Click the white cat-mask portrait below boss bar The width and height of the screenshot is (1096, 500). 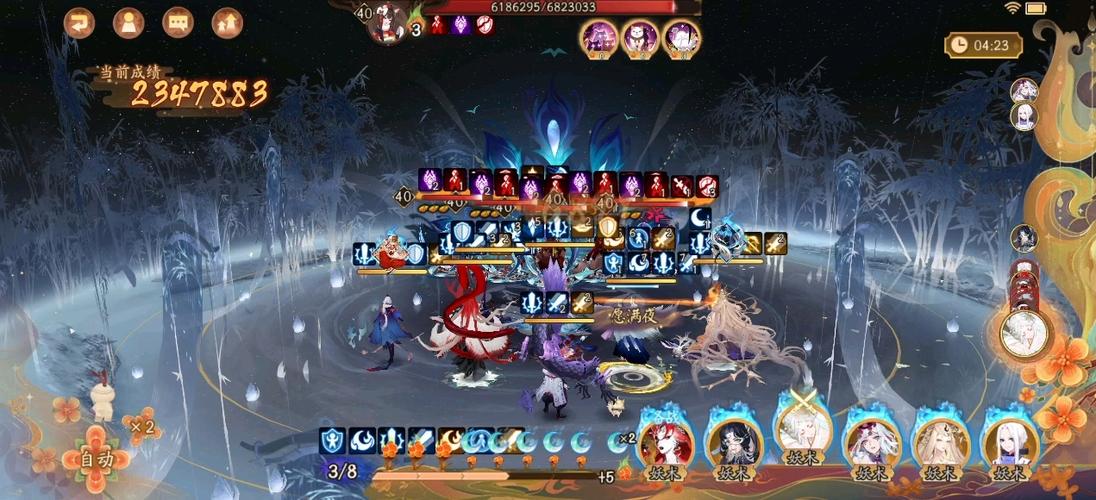tap(640, 39)
